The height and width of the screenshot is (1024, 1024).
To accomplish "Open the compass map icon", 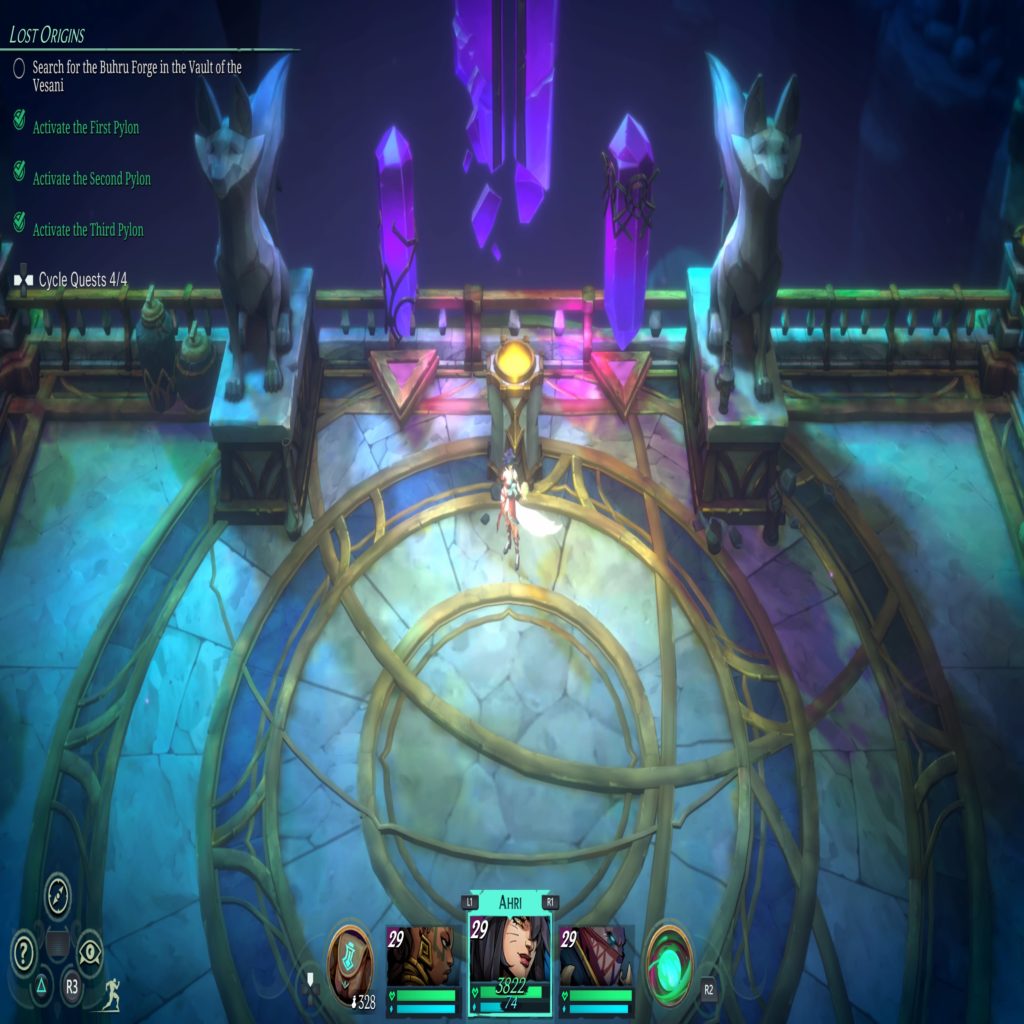I will coord(58,894).
